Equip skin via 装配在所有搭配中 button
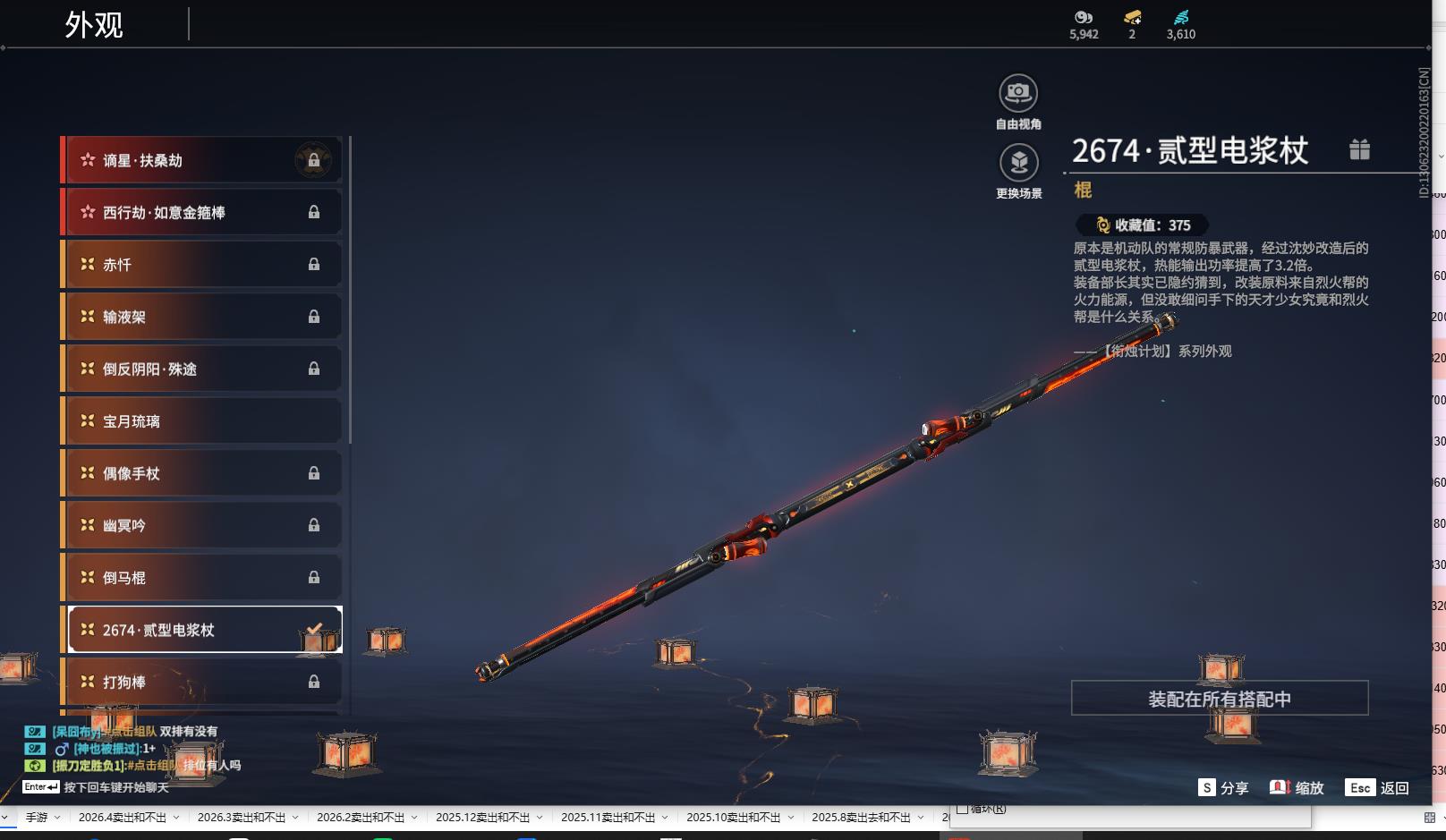 coord(1219,699)
